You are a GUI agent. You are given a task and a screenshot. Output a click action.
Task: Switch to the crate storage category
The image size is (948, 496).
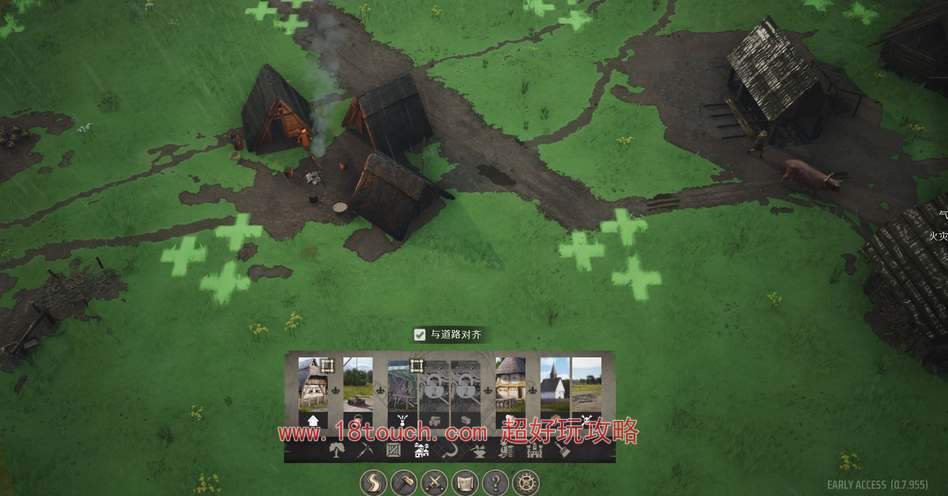pos(393,451)
